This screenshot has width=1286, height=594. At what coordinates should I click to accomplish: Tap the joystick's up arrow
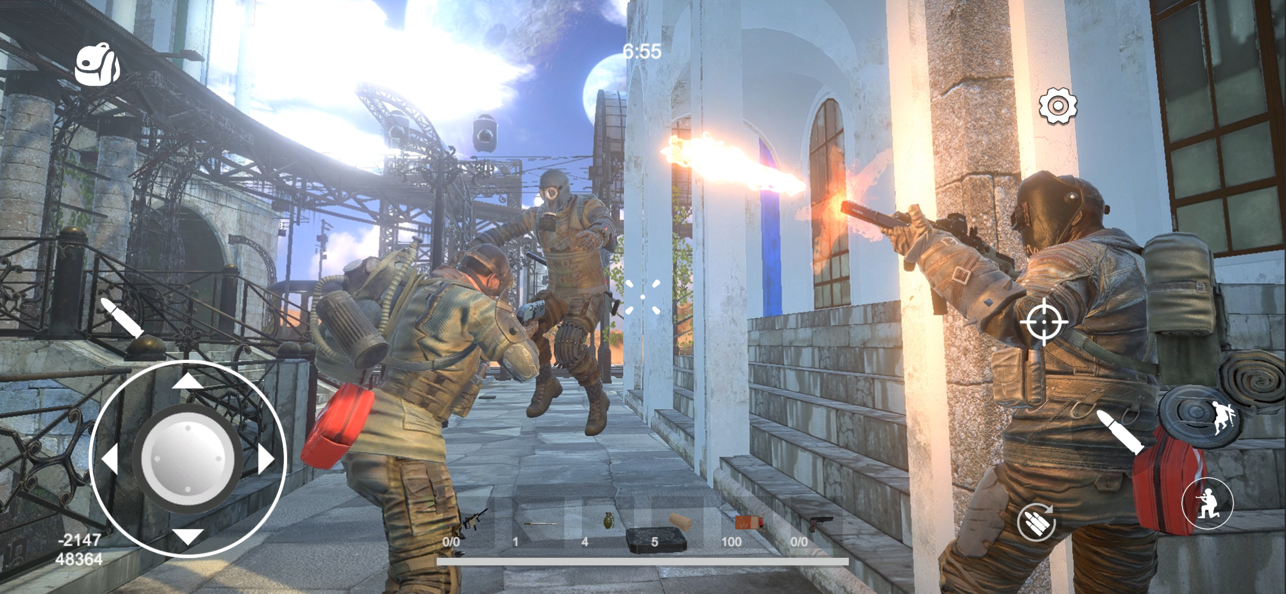(187, 381)
